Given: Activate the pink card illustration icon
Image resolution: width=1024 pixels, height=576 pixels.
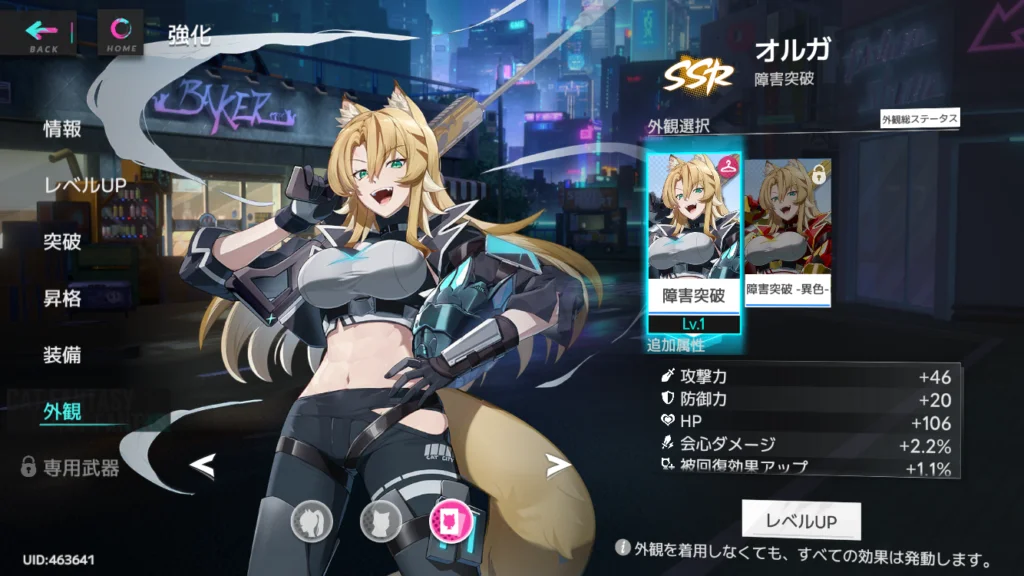Looking at the screenshot, I should point(449,519).
